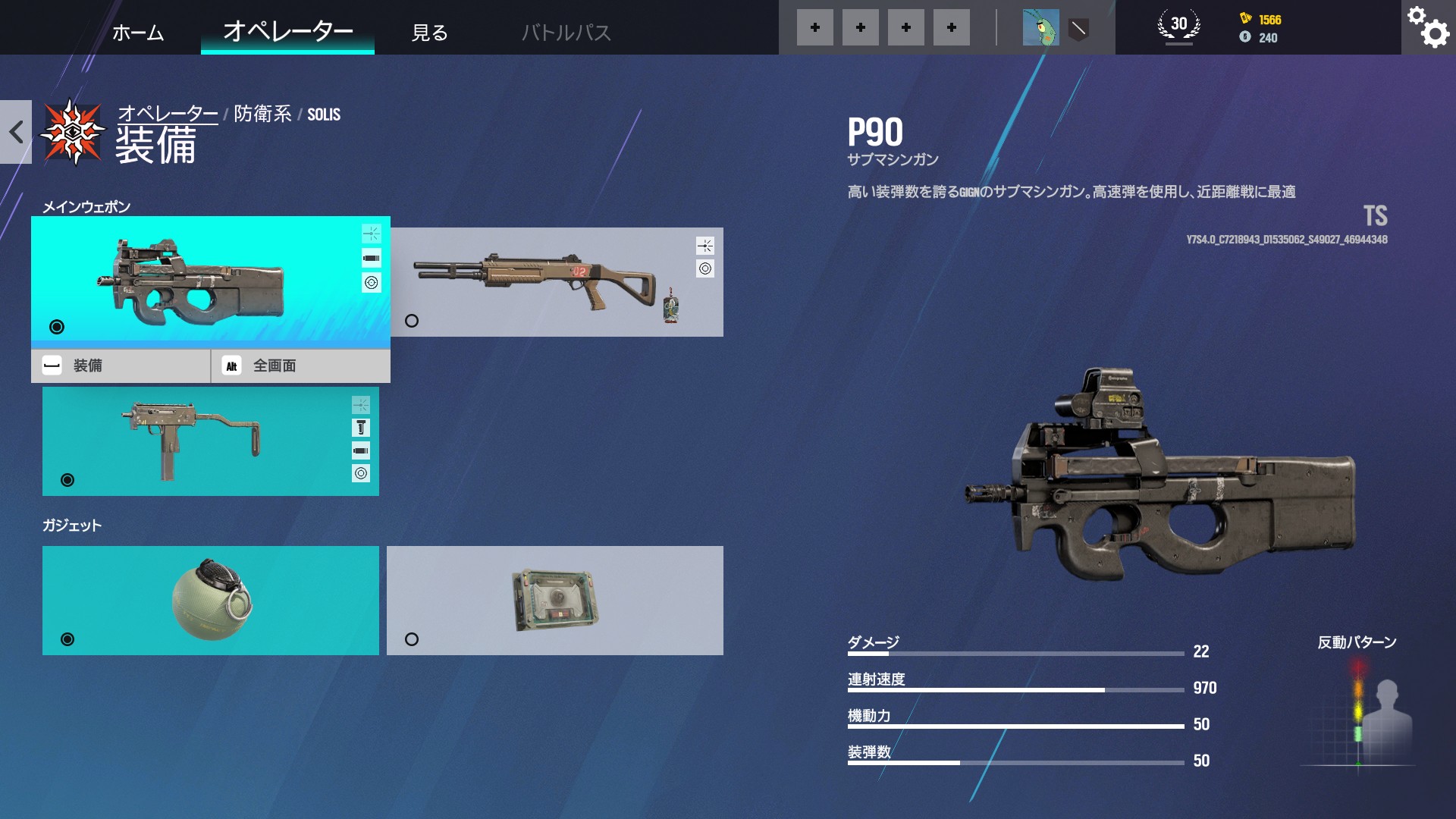
Task: Click the second gadget thumbnail
Action: click(555, 599)
